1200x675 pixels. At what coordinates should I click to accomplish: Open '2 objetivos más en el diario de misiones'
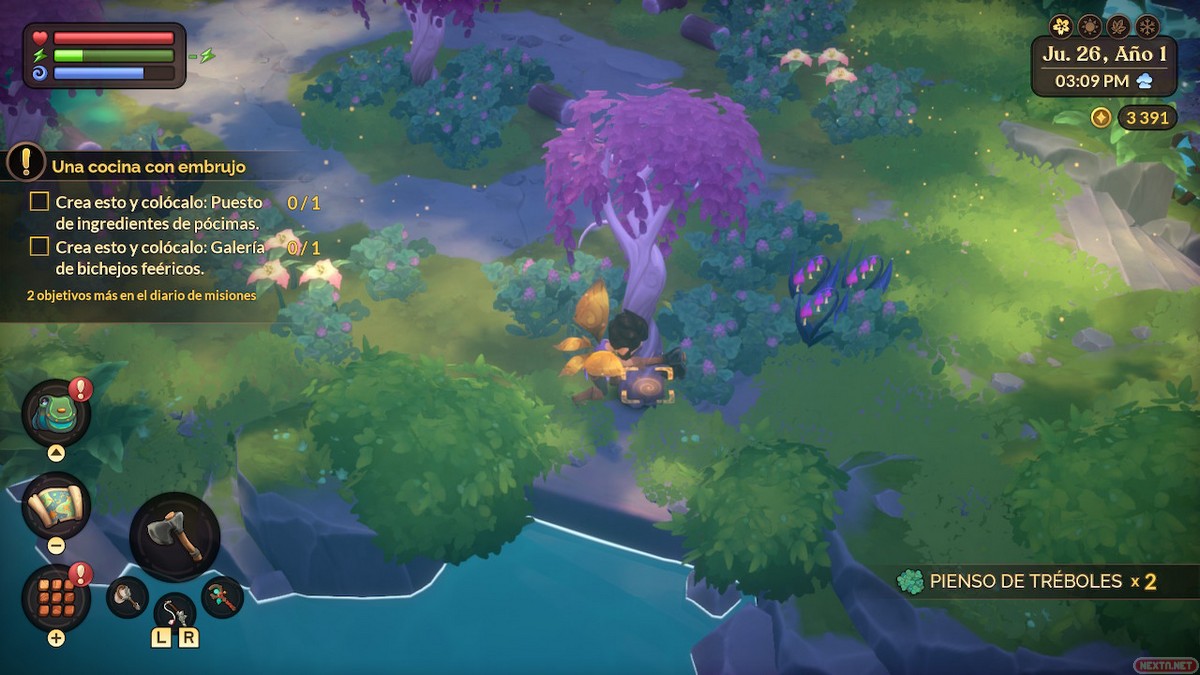tap(141, 296)
